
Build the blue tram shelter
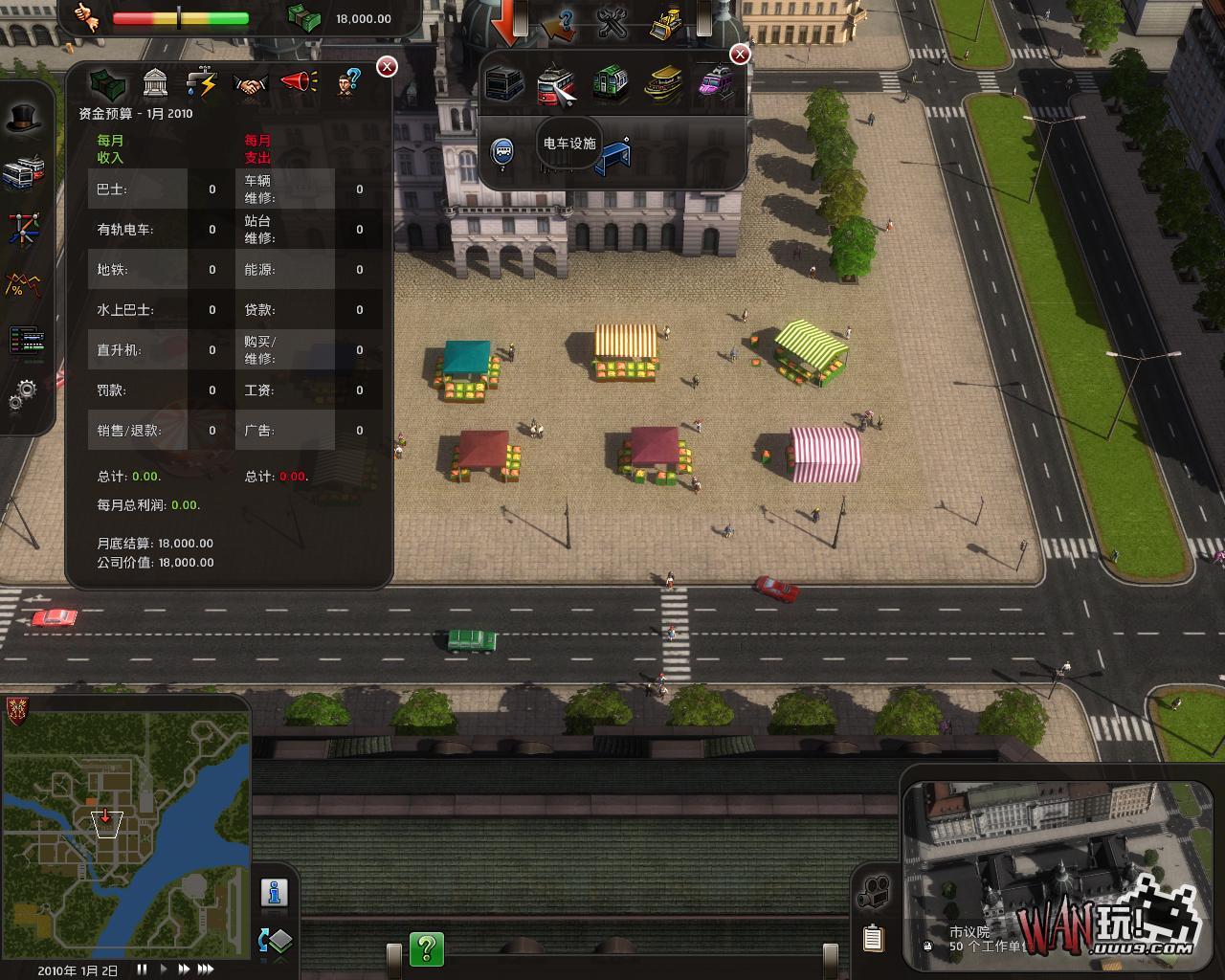pos(613,157)
